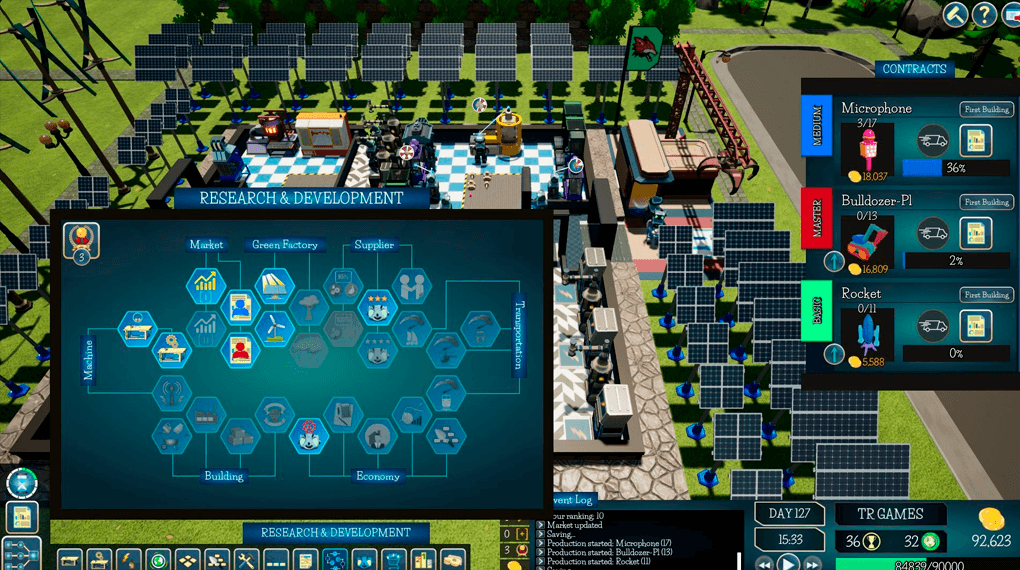Open the hourglass timer icon
This screenshot has width=1020, height=570.
(22, 483)
